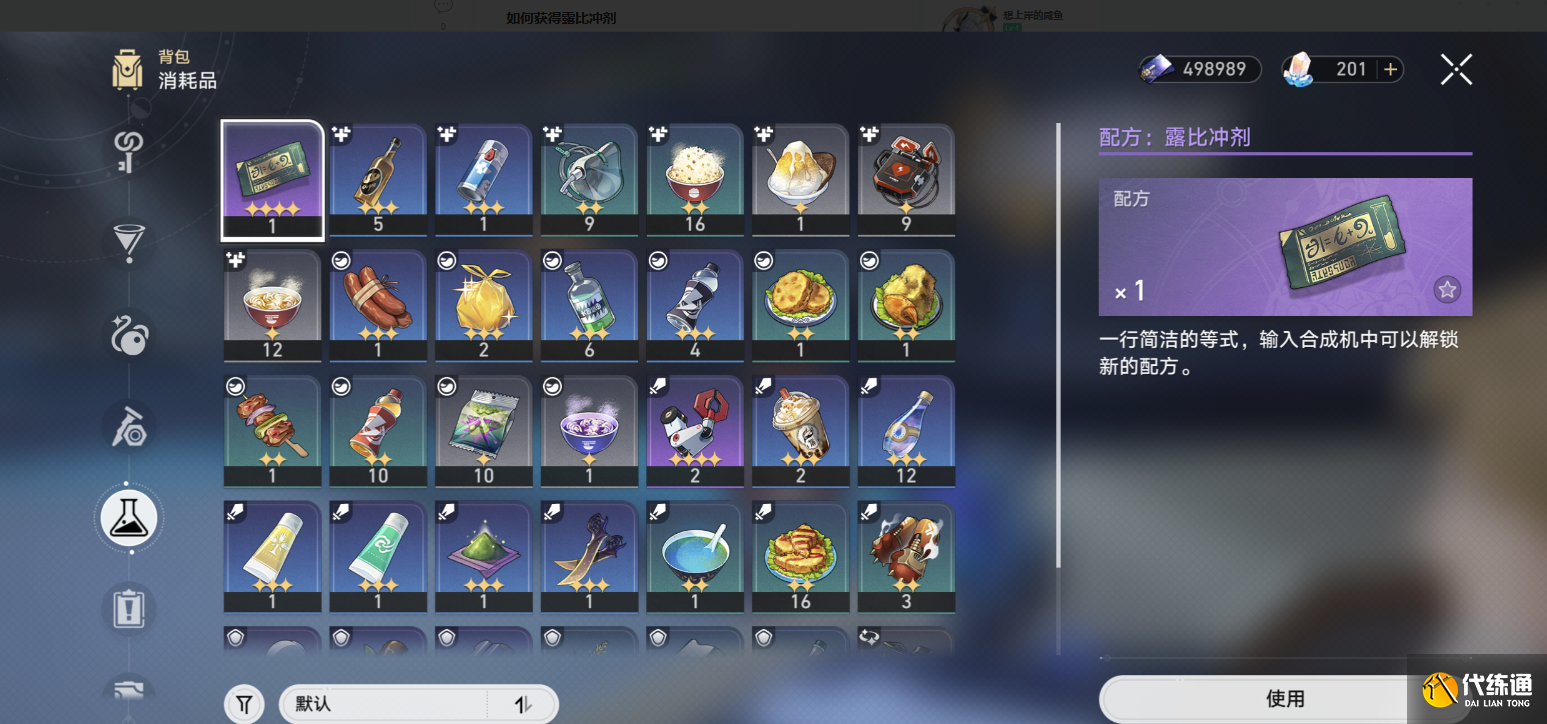Open the item filter funnel button
The image size is (1547, 724).
tap(243, 705)
